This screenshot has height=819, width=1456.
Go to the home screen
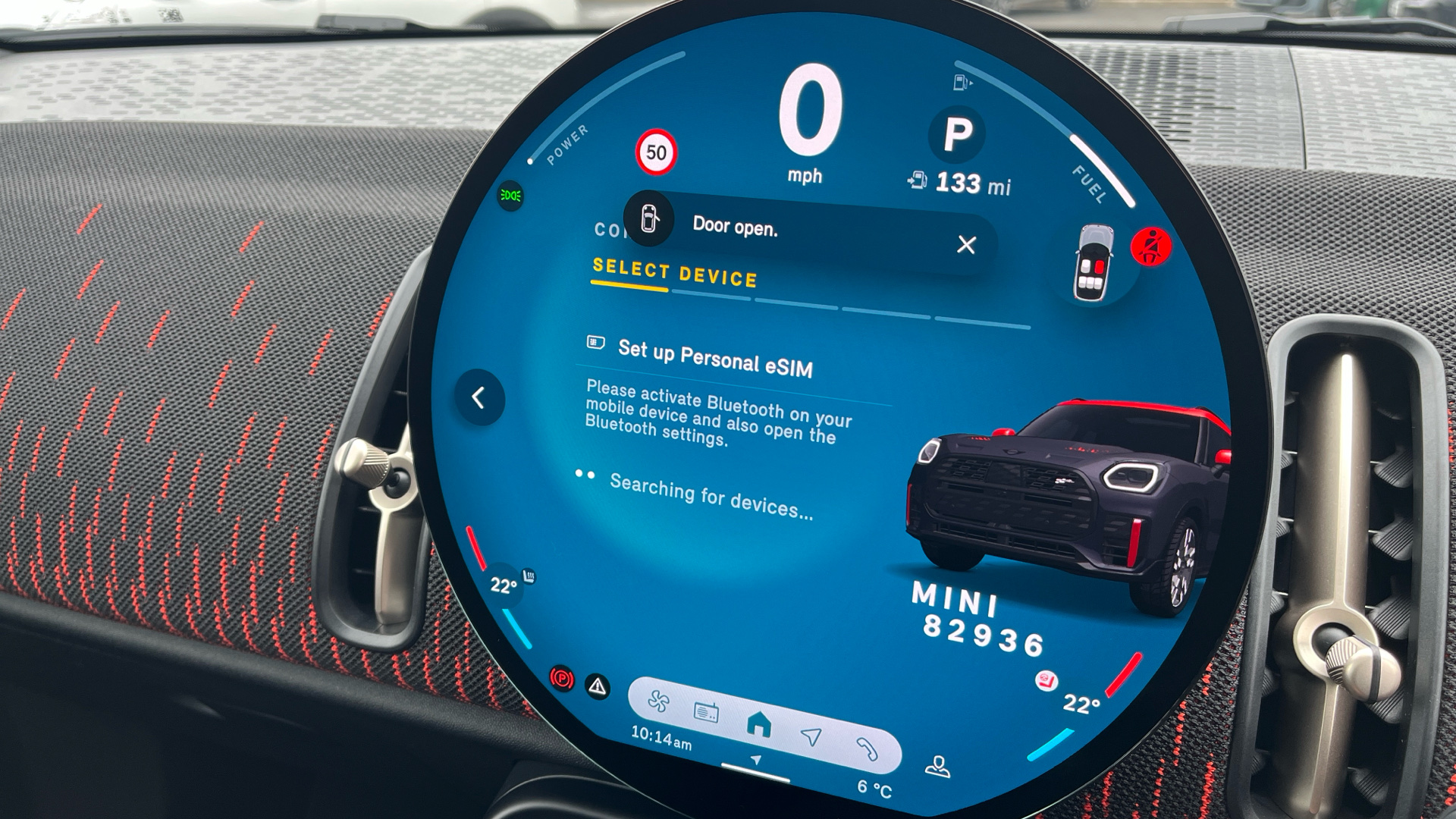[758, 725]
